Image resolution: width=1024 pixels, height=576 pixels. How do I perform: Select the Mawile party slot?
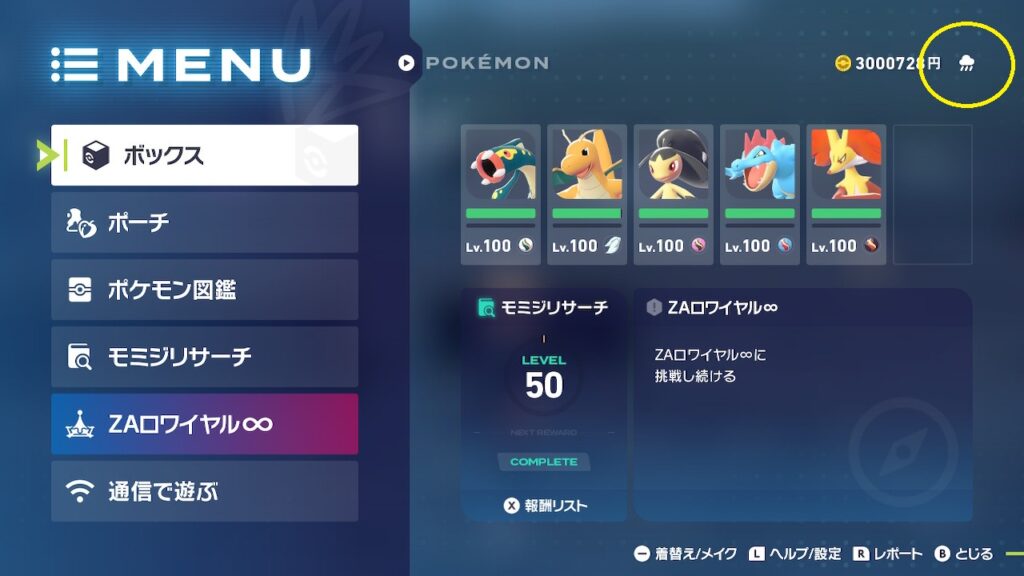click(673, 194)
